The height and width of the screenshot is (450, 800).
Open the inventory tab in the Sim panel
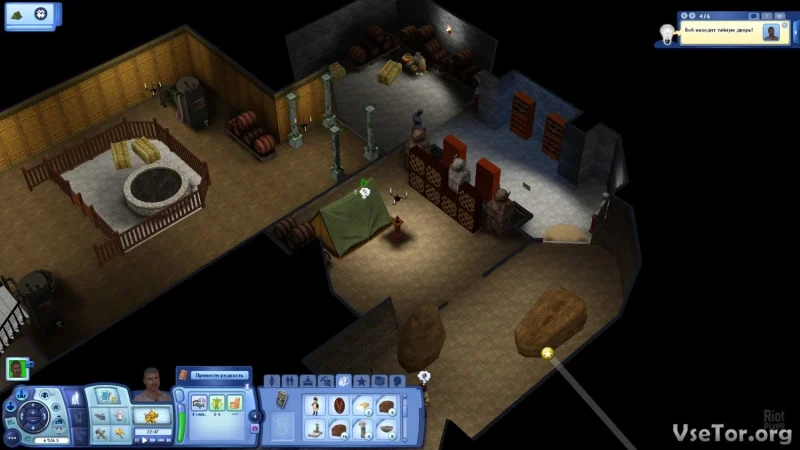click(344, 380)
